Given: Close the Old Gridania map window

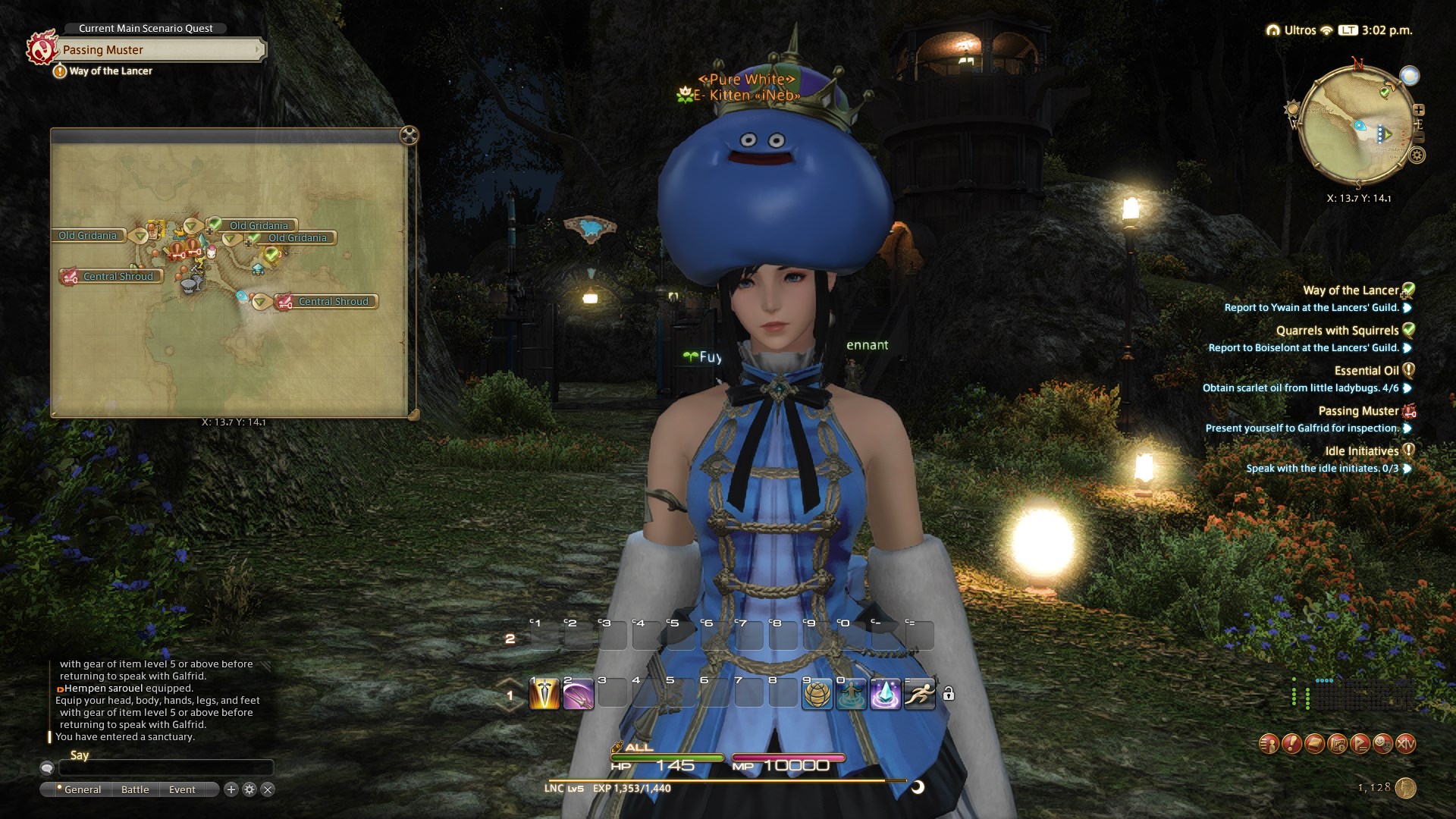Looking at the screenshot, I should pos(409,136).
